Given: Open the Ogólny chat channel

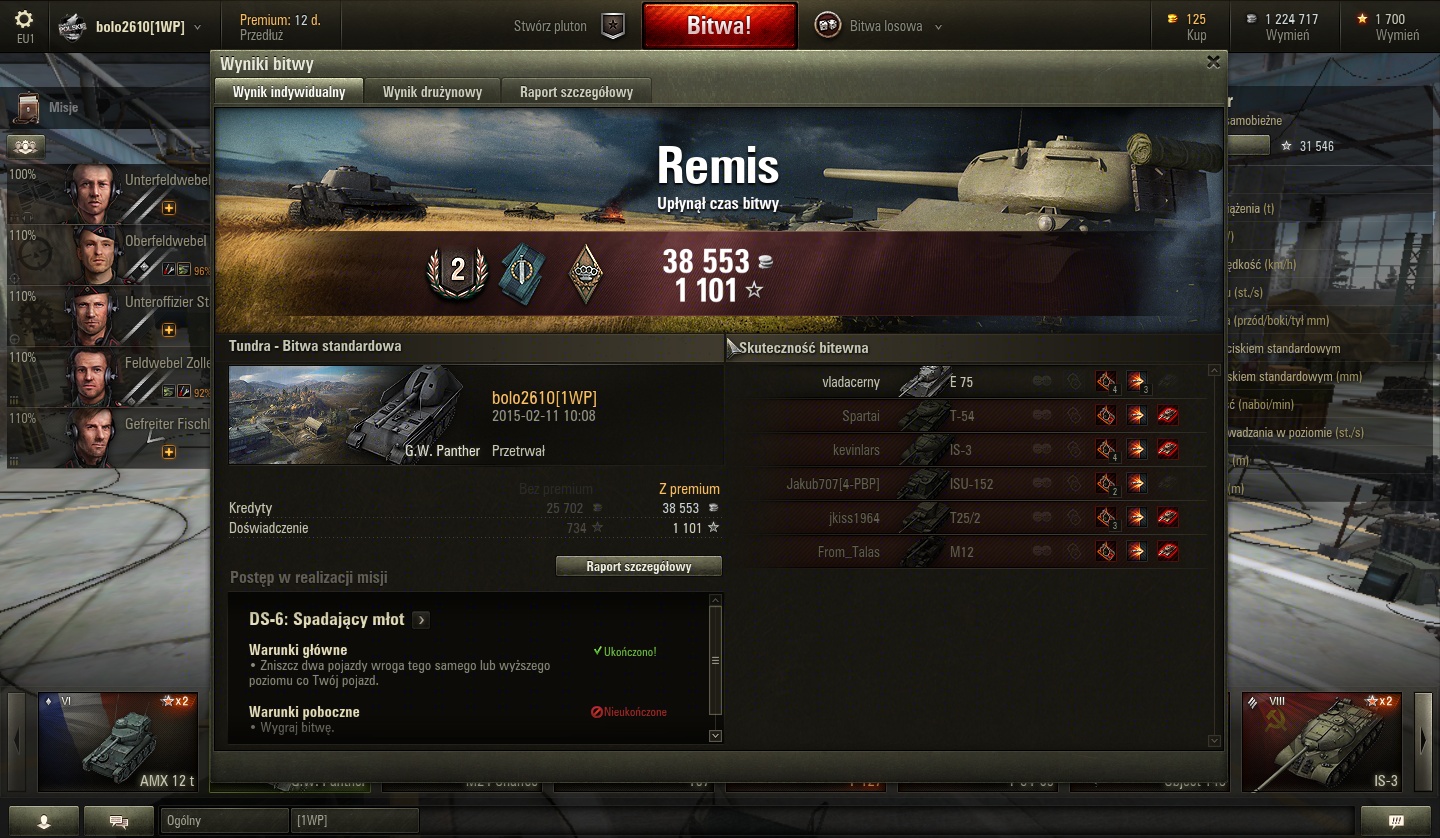Looking at the screenshot, I should coord(223,821).
